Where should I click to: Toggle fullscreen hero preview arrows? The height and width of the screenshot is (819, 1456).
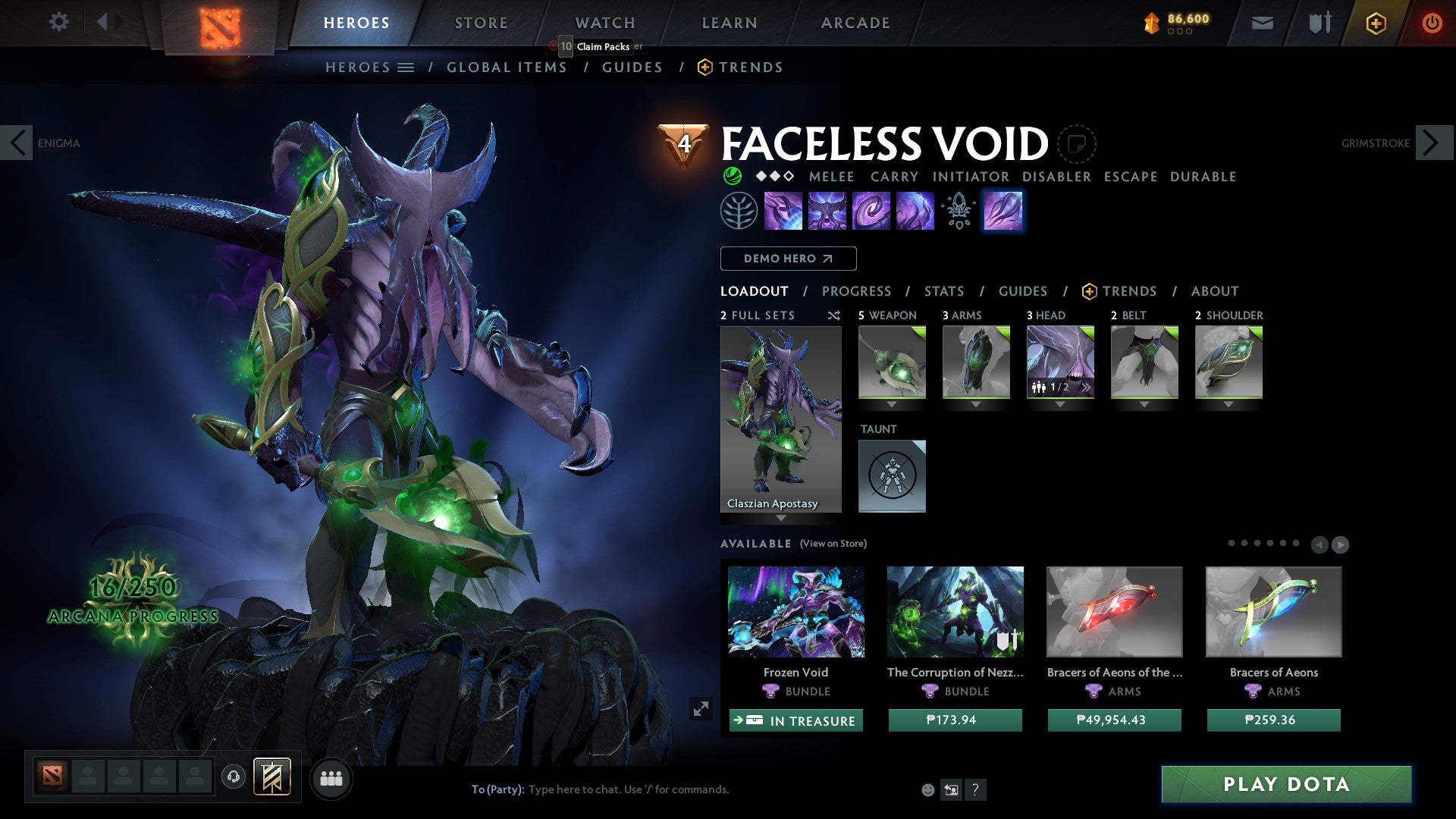tap(701, 708)
